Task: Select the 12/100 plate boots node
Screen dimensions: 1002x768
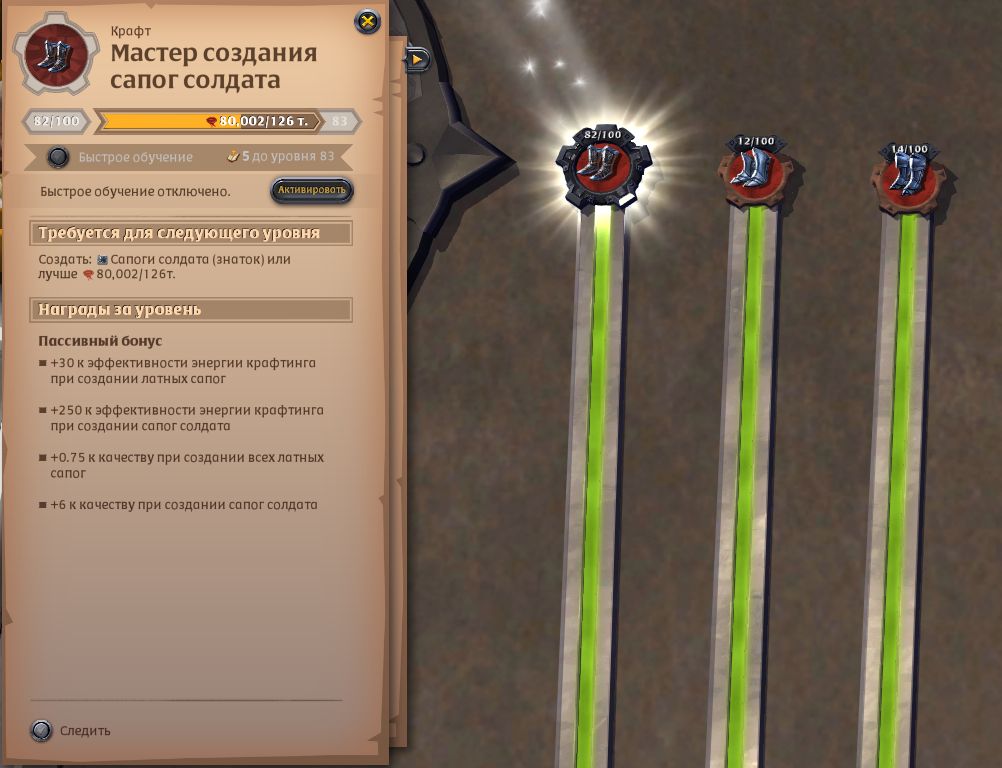Action: pyautogui.click(x=756, y=173)
